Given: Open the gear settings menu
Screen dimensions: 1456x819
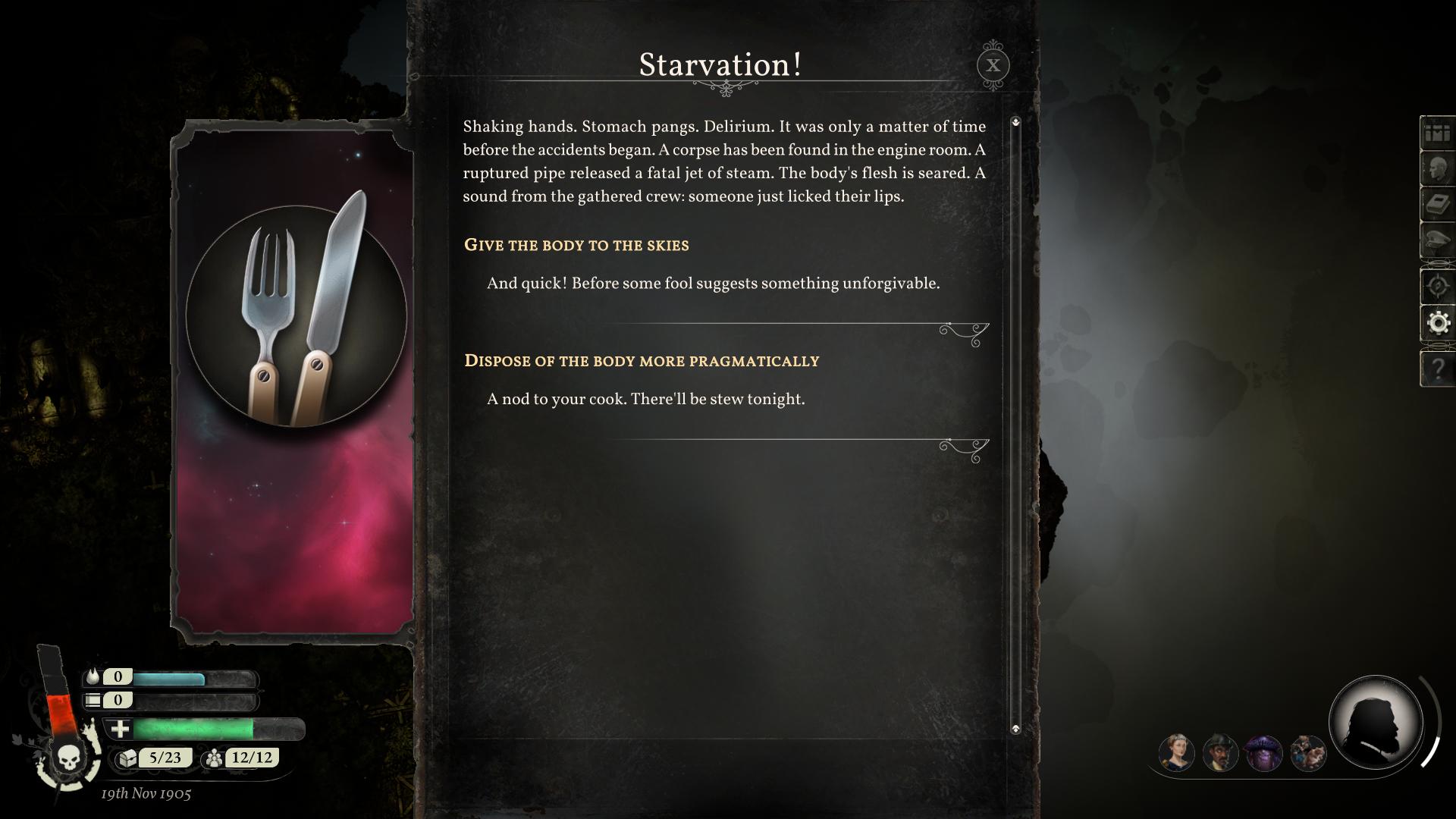Looking at the screenshot, I should coord(1438,323).
